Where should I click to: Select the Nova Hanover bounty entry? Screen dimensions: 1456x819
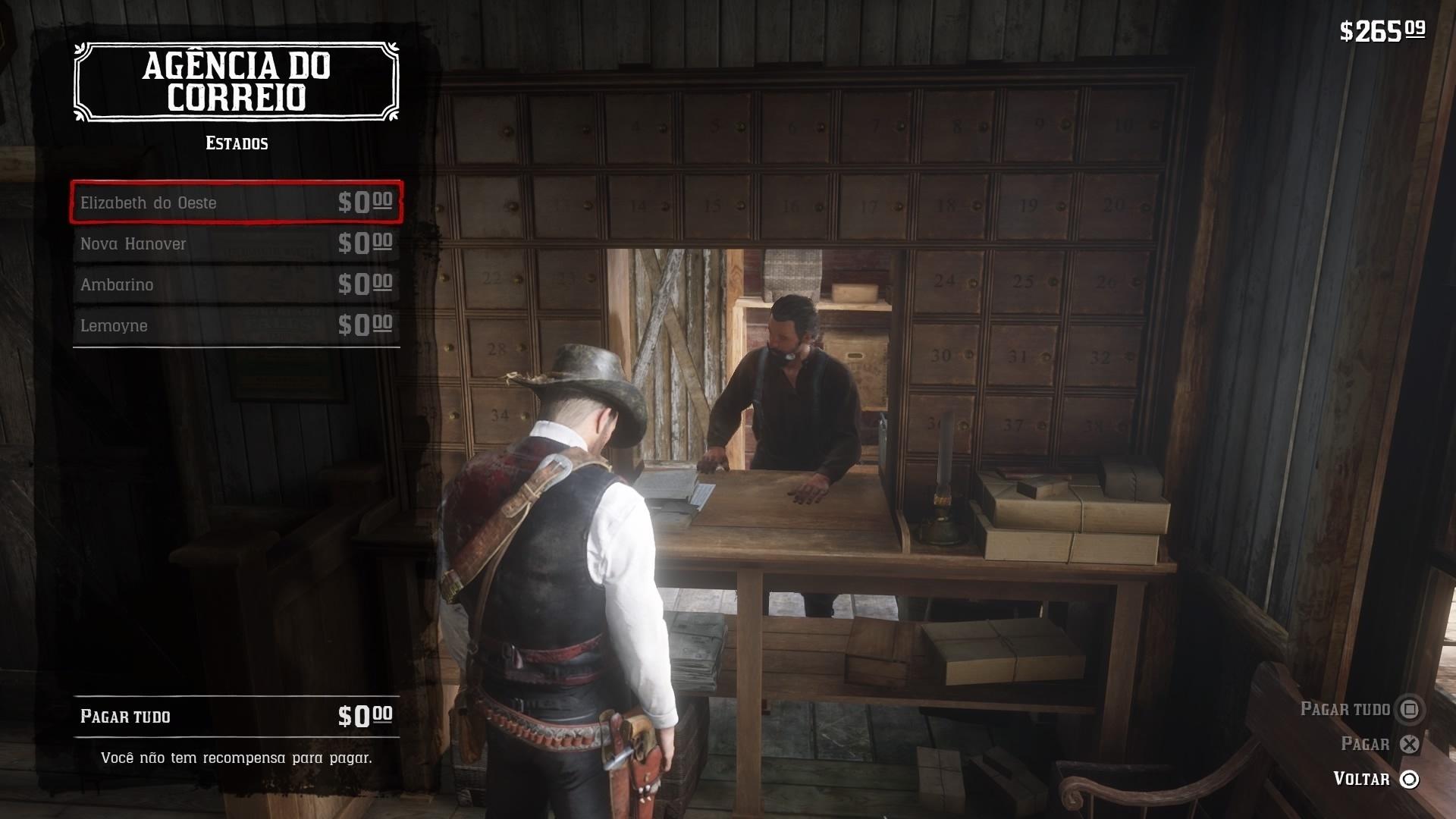235,243
